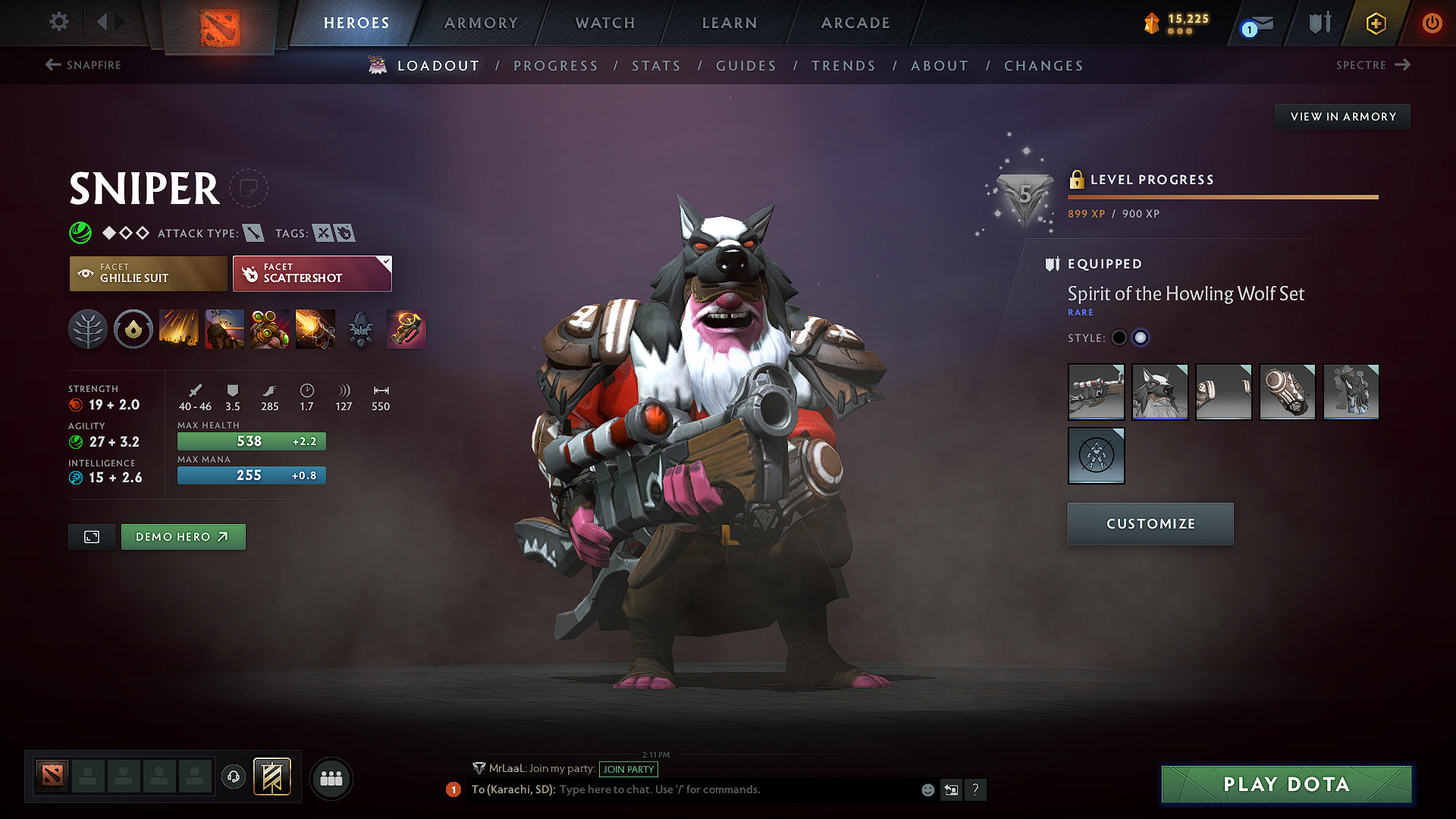
Task: Expand the Scattershot facet dropdown chevron
Action: coord(386,261)
